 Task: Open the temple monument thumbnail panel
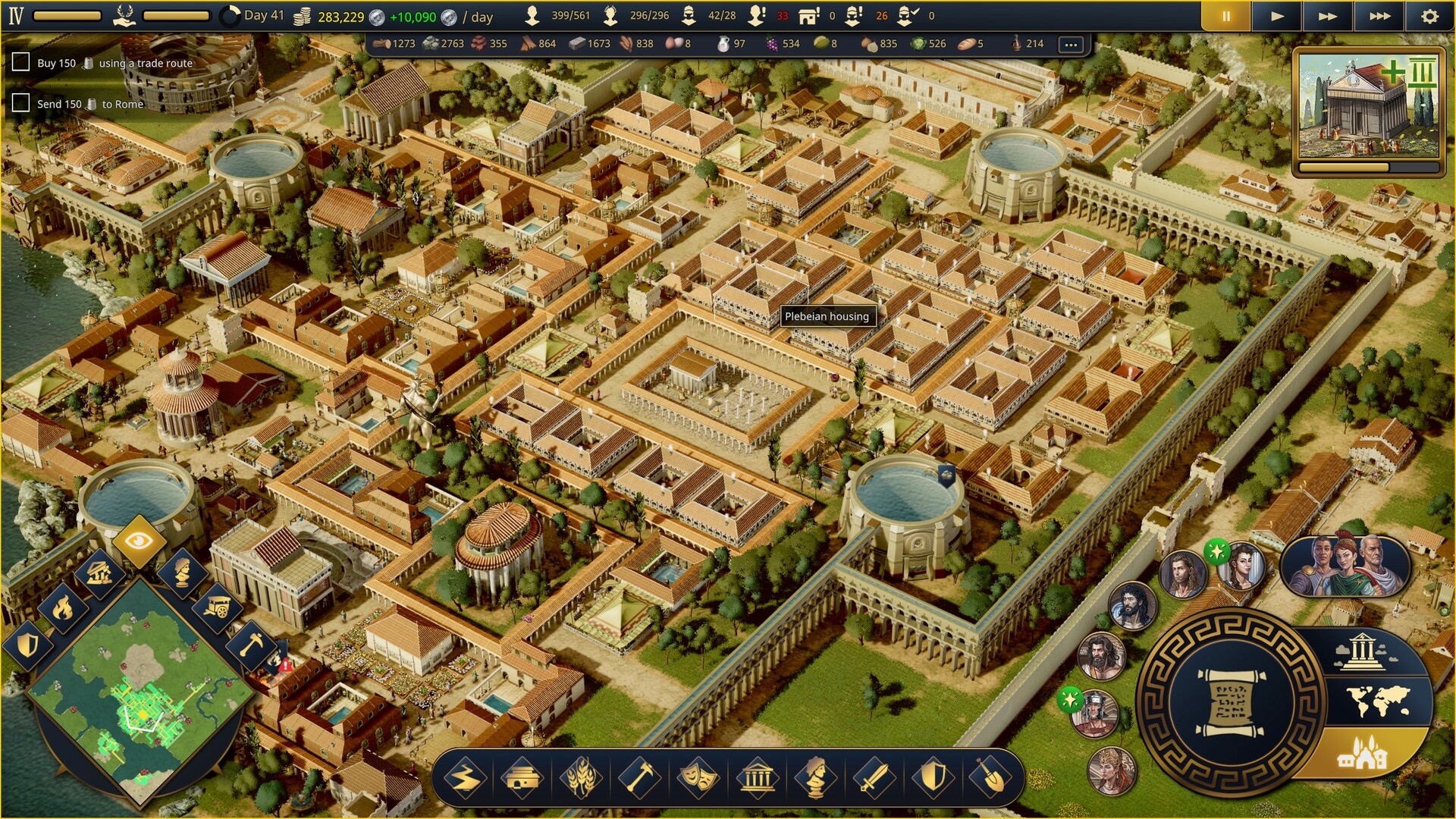[1369, 106]
